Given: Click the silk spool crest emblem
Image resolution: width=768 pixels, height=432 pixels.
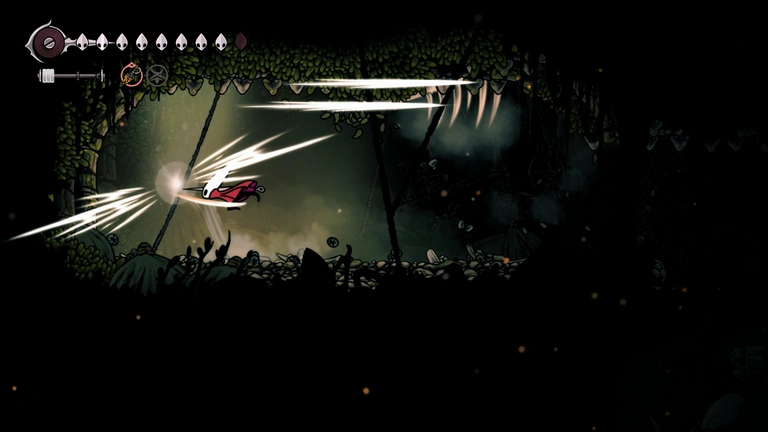Looking at the screenshot, I should pos(47,42).
